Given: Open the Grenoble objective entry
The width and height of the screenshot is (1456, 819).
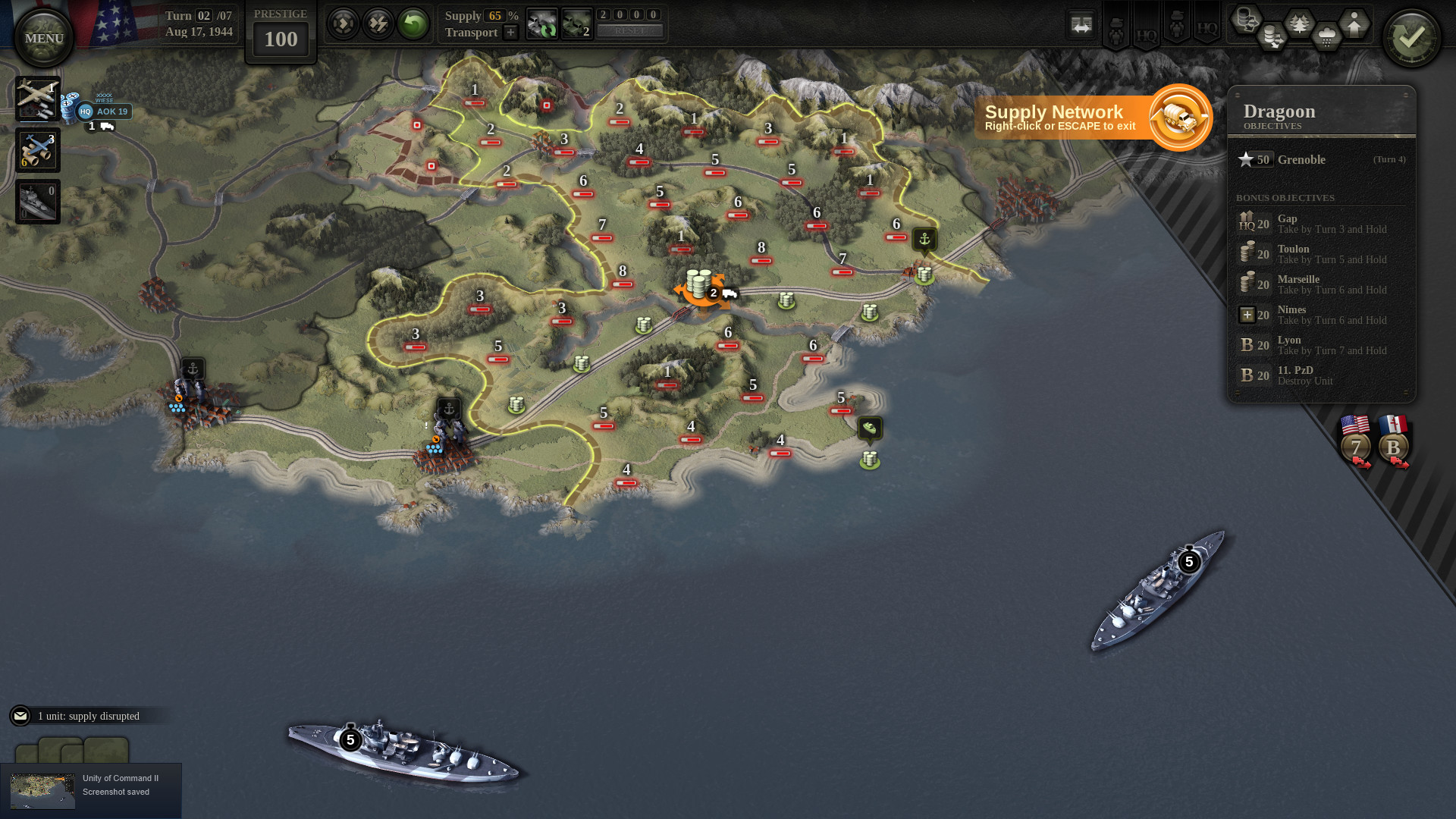Looking at the screenshot, I should 1302,160.
